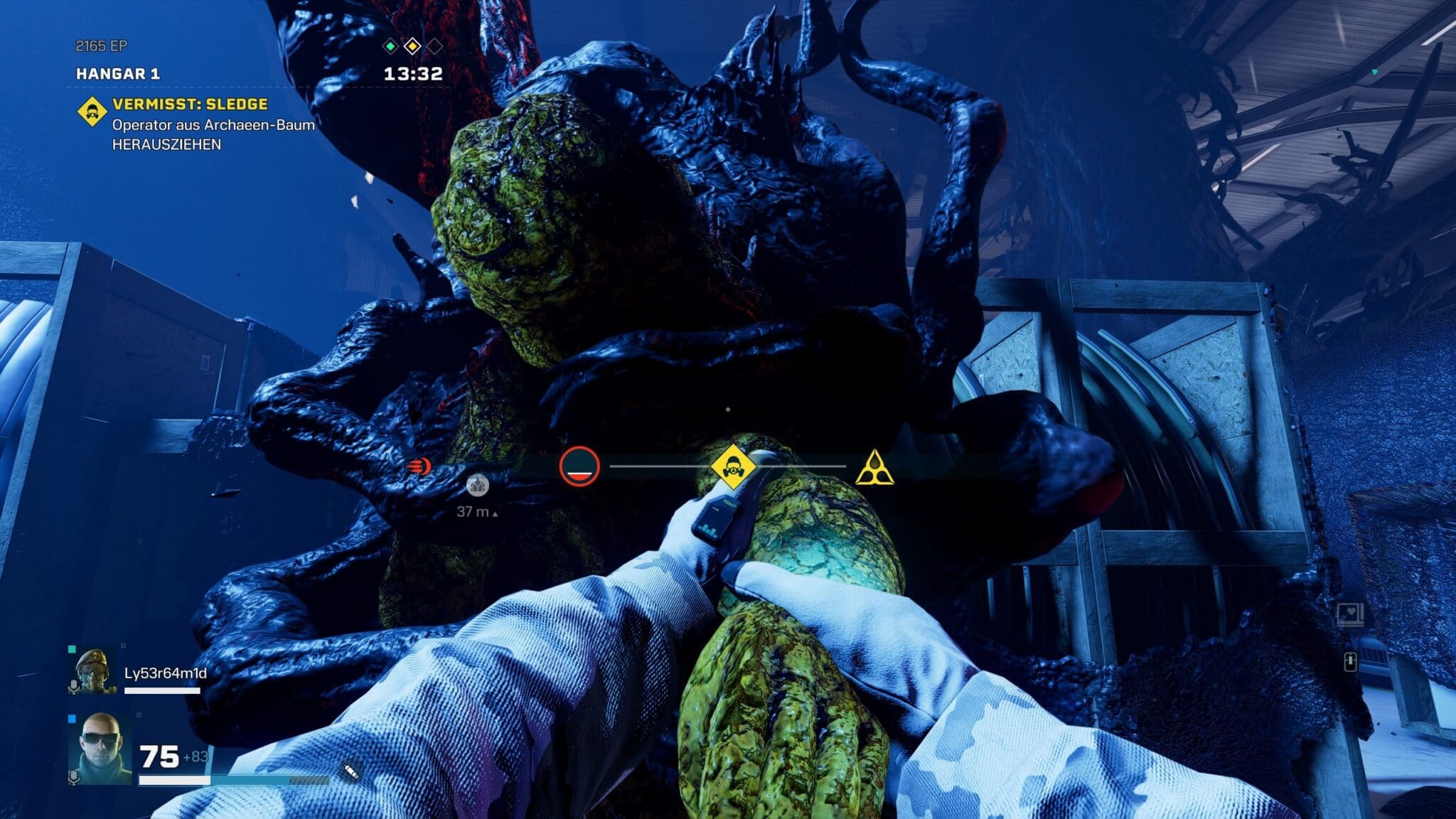Viewport: 1456px width, 819px height.
Task: Select the yellow diamond objective indicator
Action: pos(412,47)
